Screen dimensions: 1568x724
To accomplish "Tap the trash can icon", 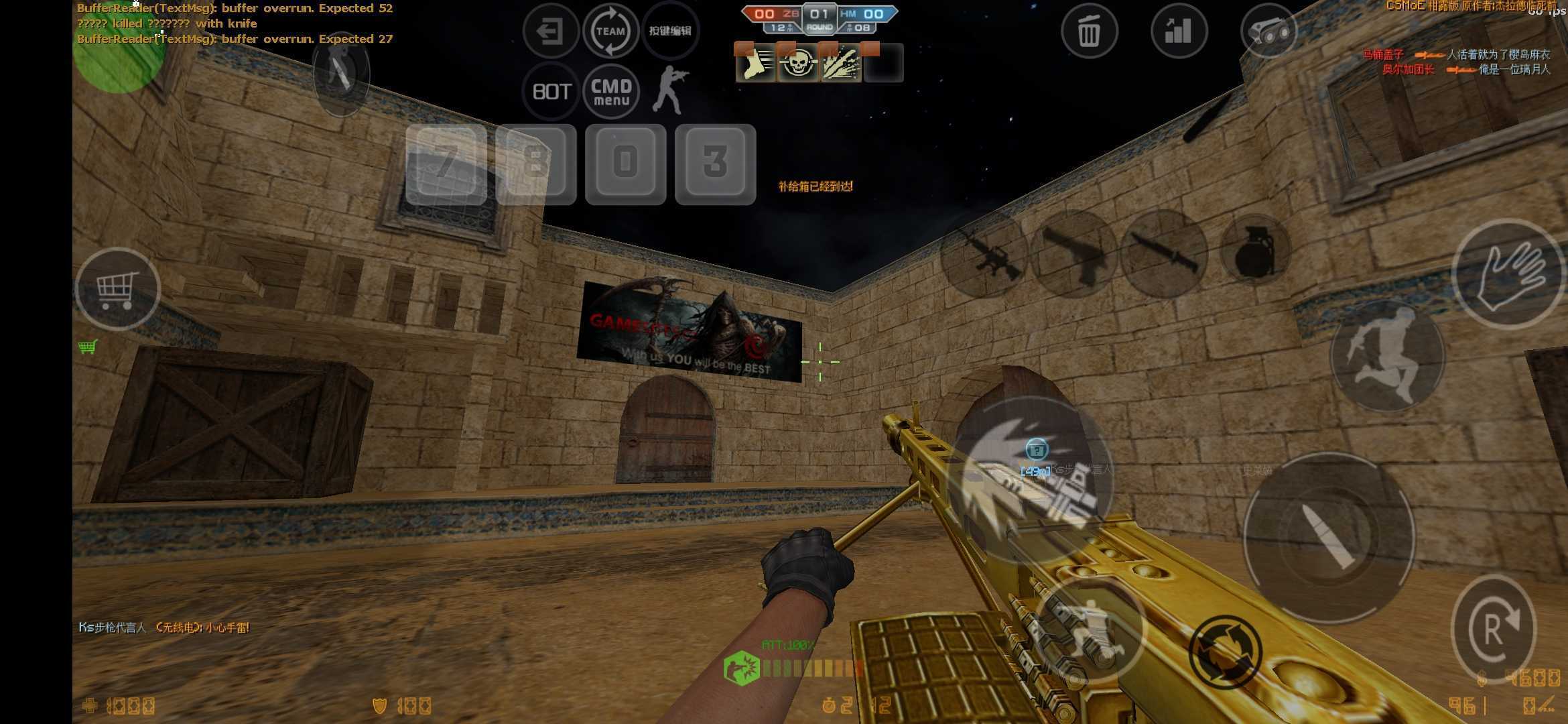I will coord(1089,31).
